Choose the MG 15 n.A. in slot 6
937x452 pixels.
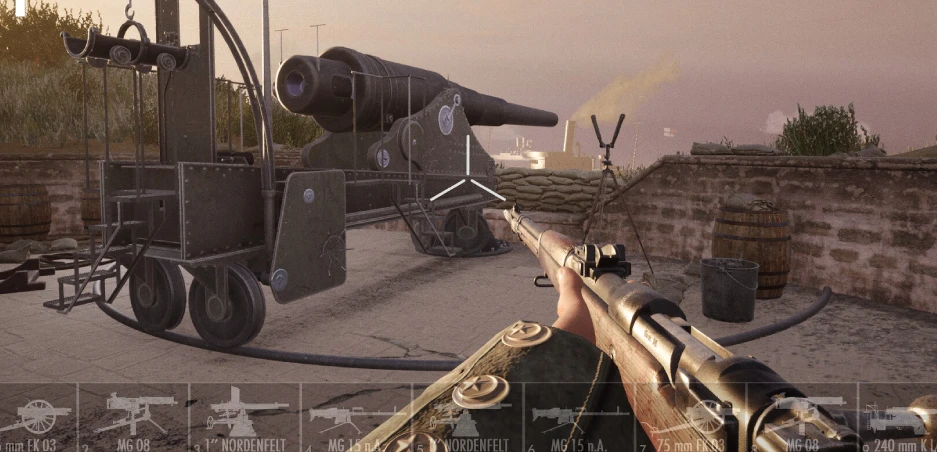coord(578,416)
